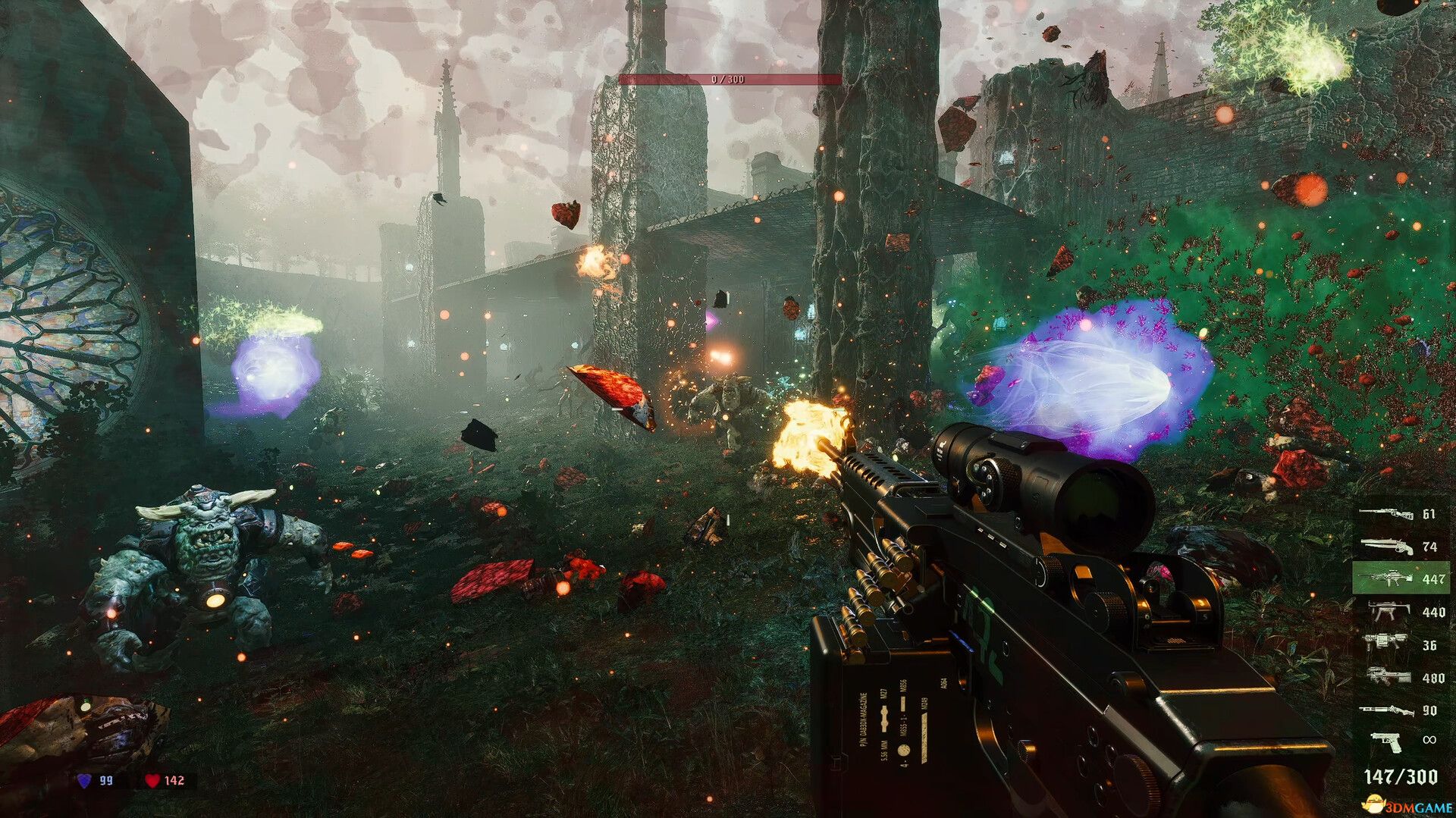Select the green-highlighted weapon slot row
This screenshot has width=1456, height=818.
(x=1403, y=578)
